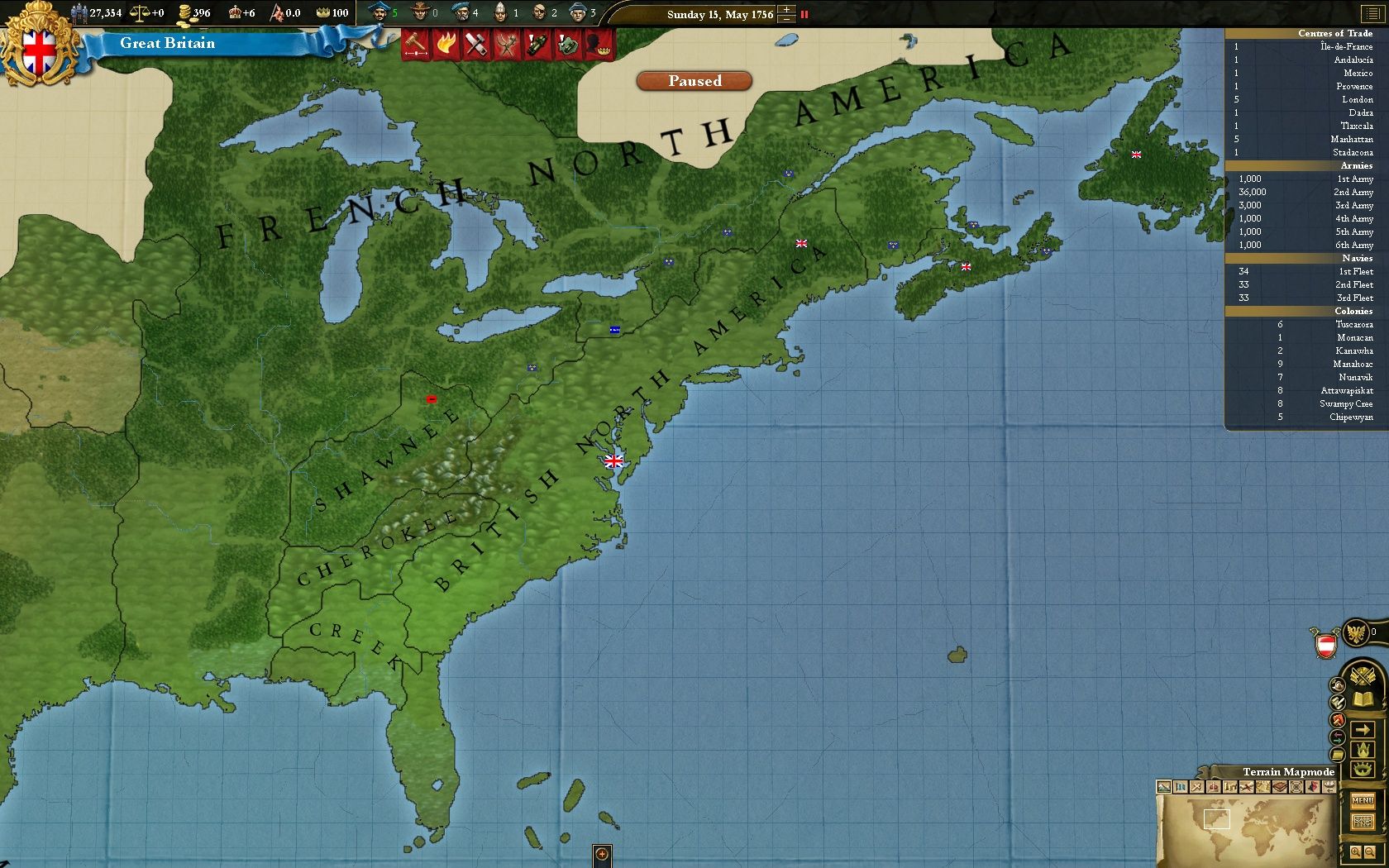1389x868 pixels.
Task: Click the Paused banner at the top
Action: 693,81
